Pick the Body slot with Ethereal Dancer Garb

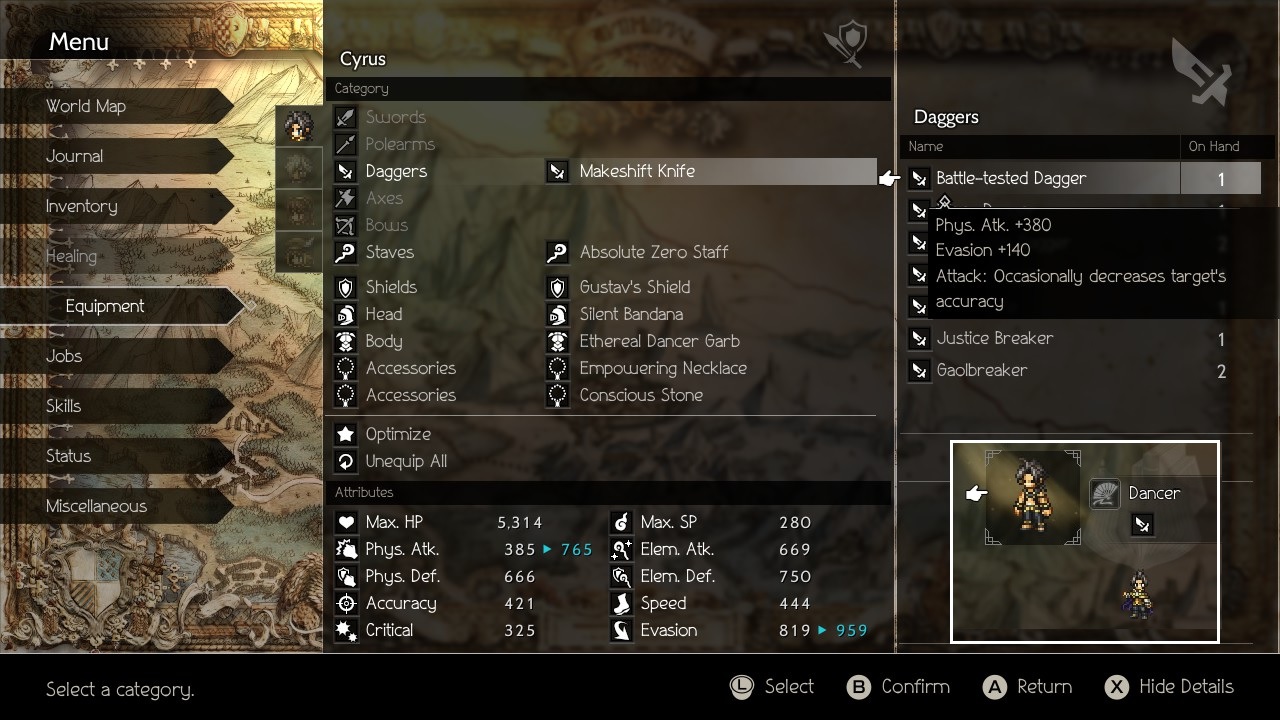click(659, 341)
